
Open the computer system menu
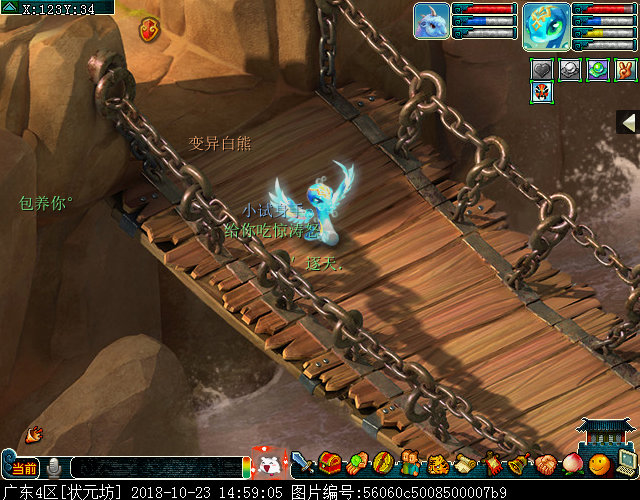626,463
